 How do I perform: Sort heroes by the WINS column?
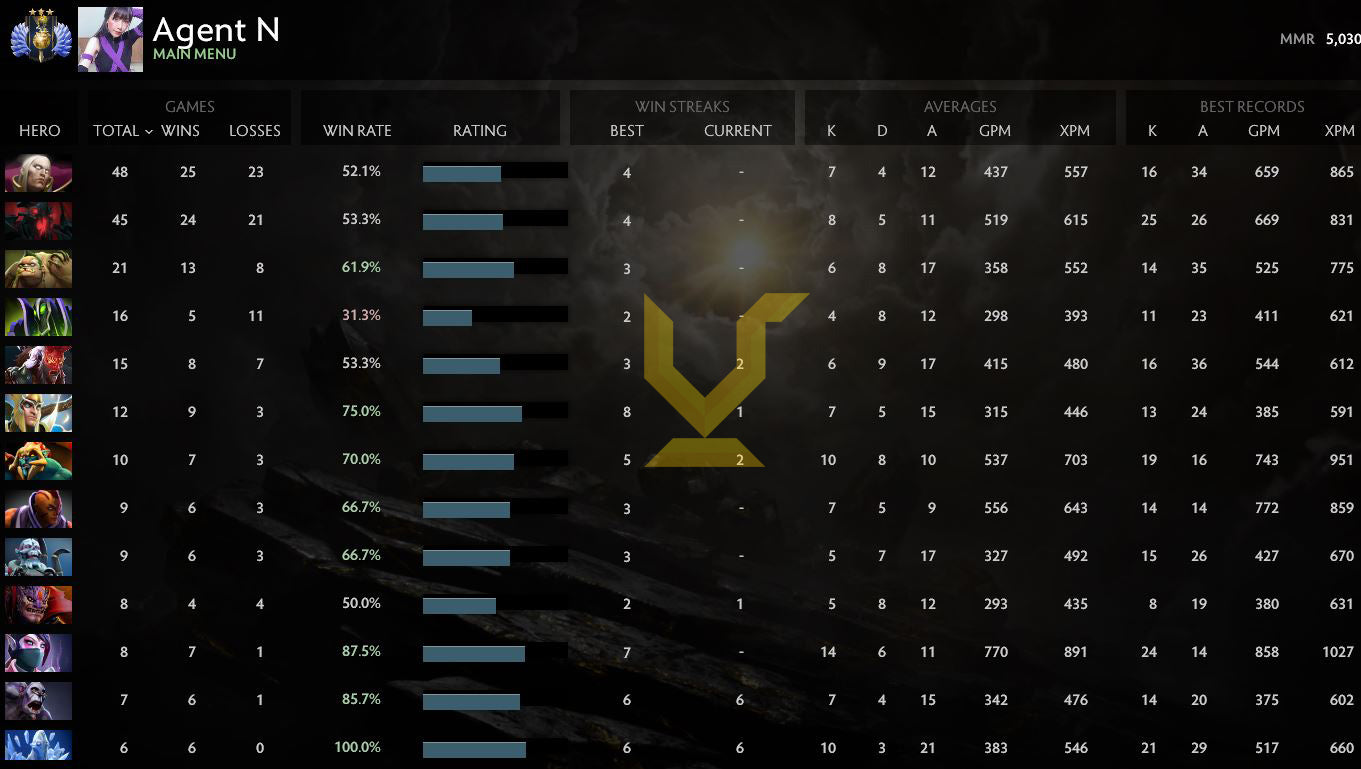tap(180, 131)
